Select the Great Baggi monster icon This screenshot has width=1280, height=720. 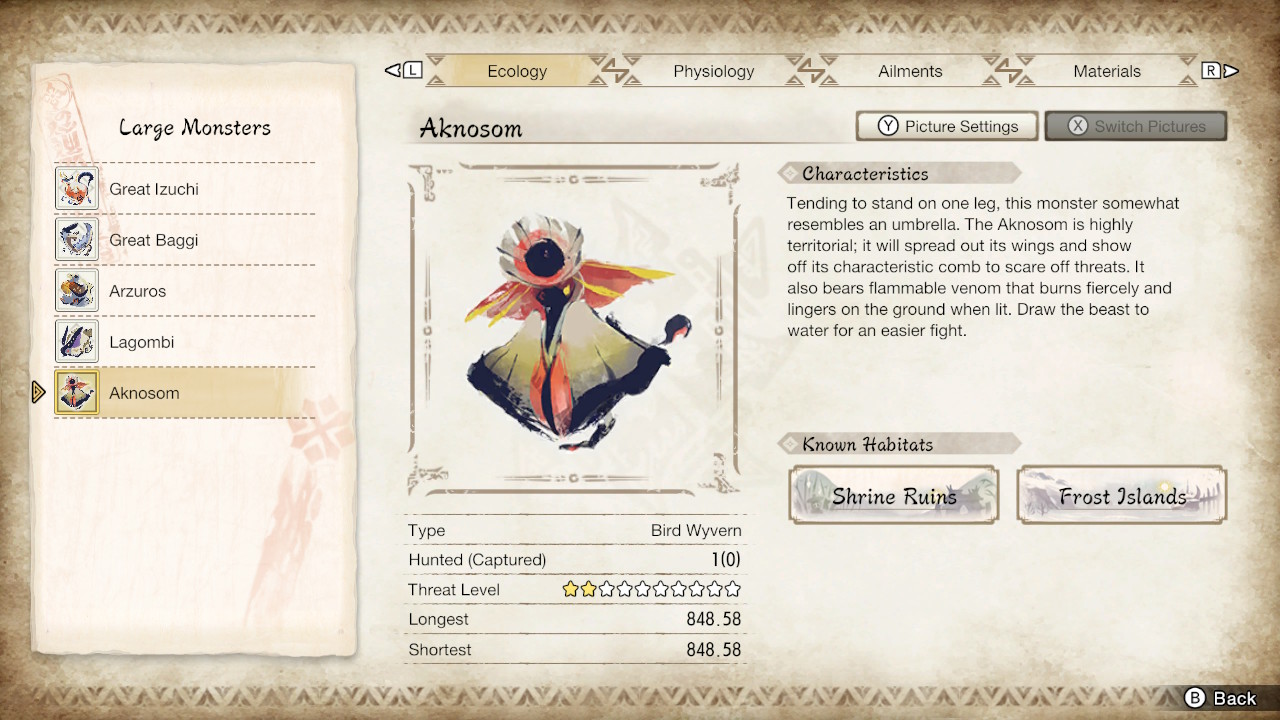coord(77,239)
